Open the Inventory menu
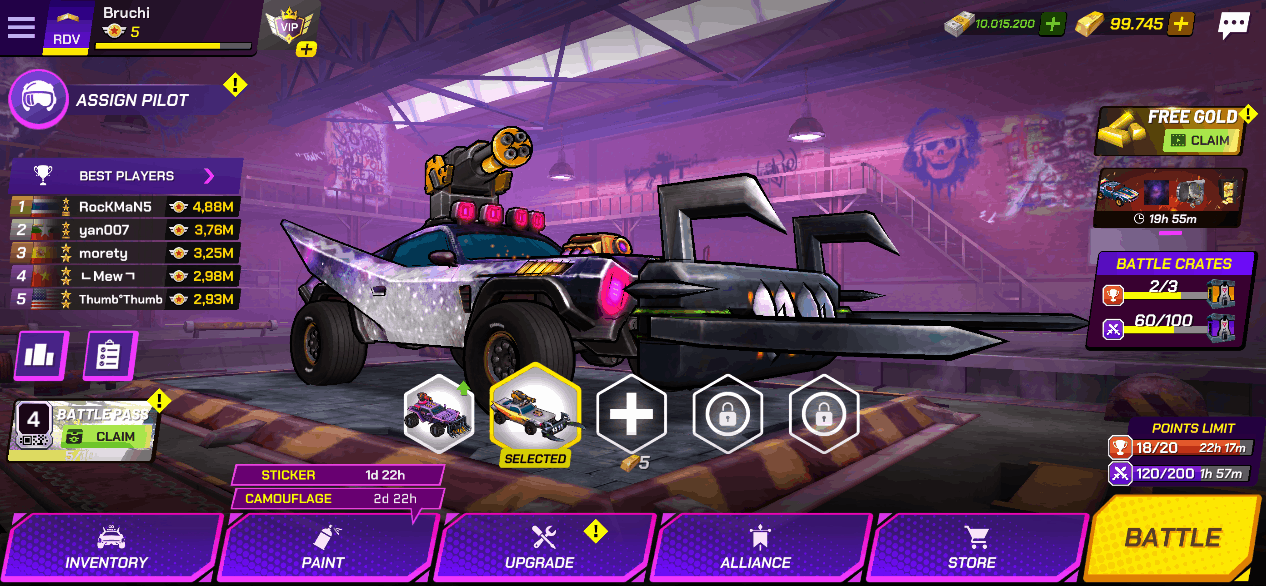Viewport: 1266px width, 586px height. (107, 548)
